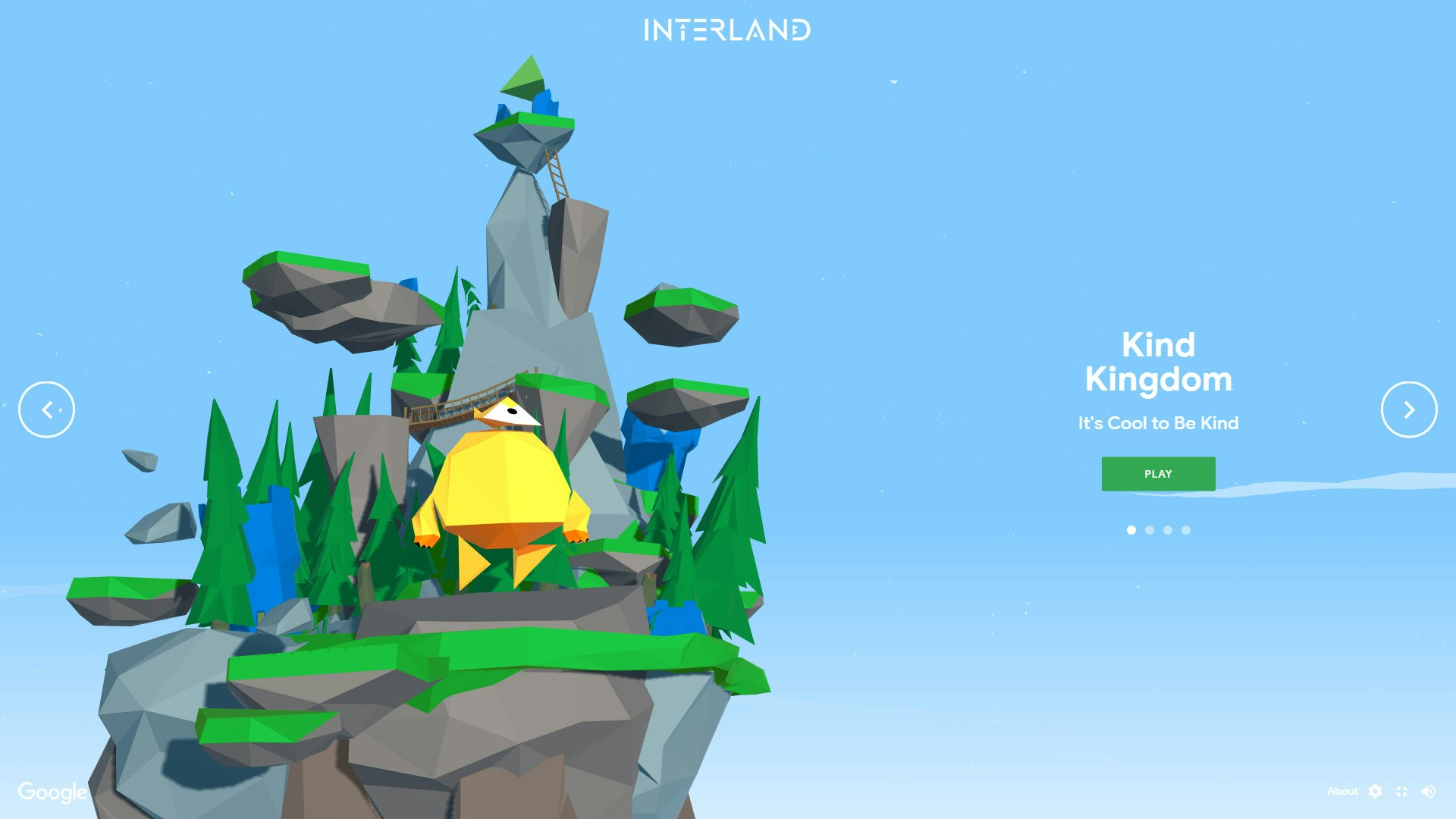Image resolution: width=1456 pixels, height=819 pixels.
Task: Click the gear icon next to About
Action: [1376, 791]
